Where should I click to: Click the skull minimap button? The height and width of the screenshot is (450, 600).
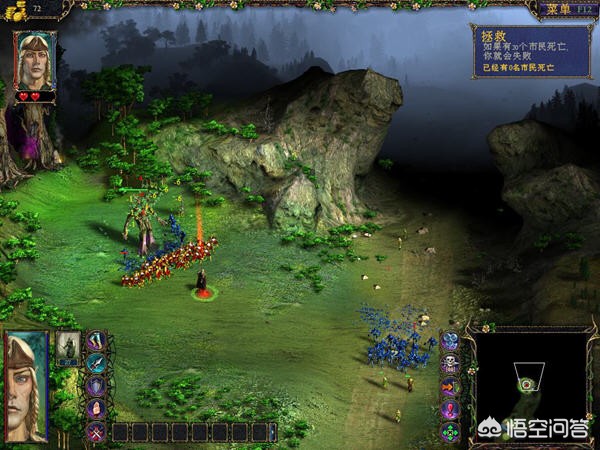[x=450, y=364]
